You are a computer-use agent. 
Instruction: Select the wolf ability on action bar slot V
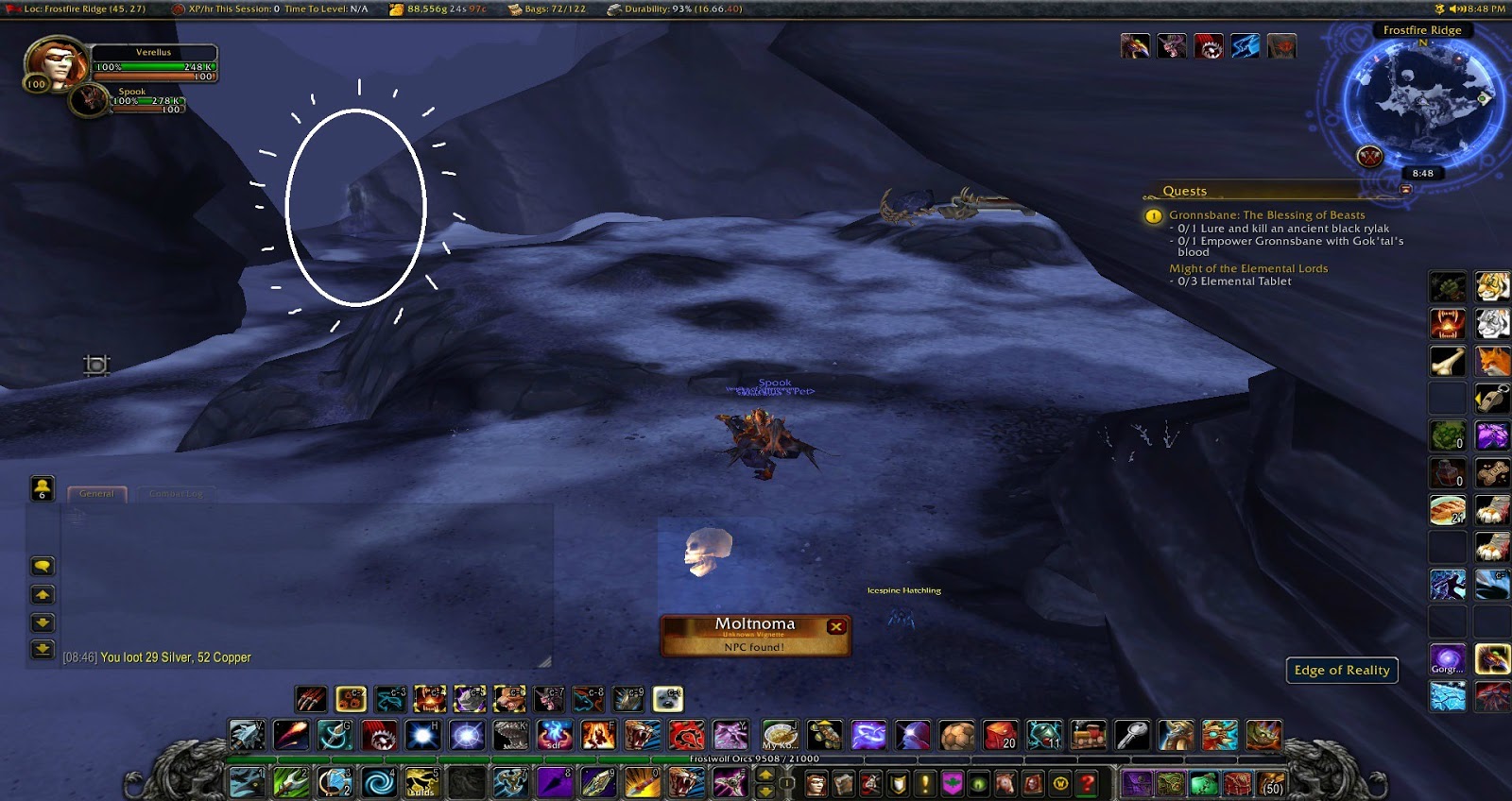tap(246, 735)
